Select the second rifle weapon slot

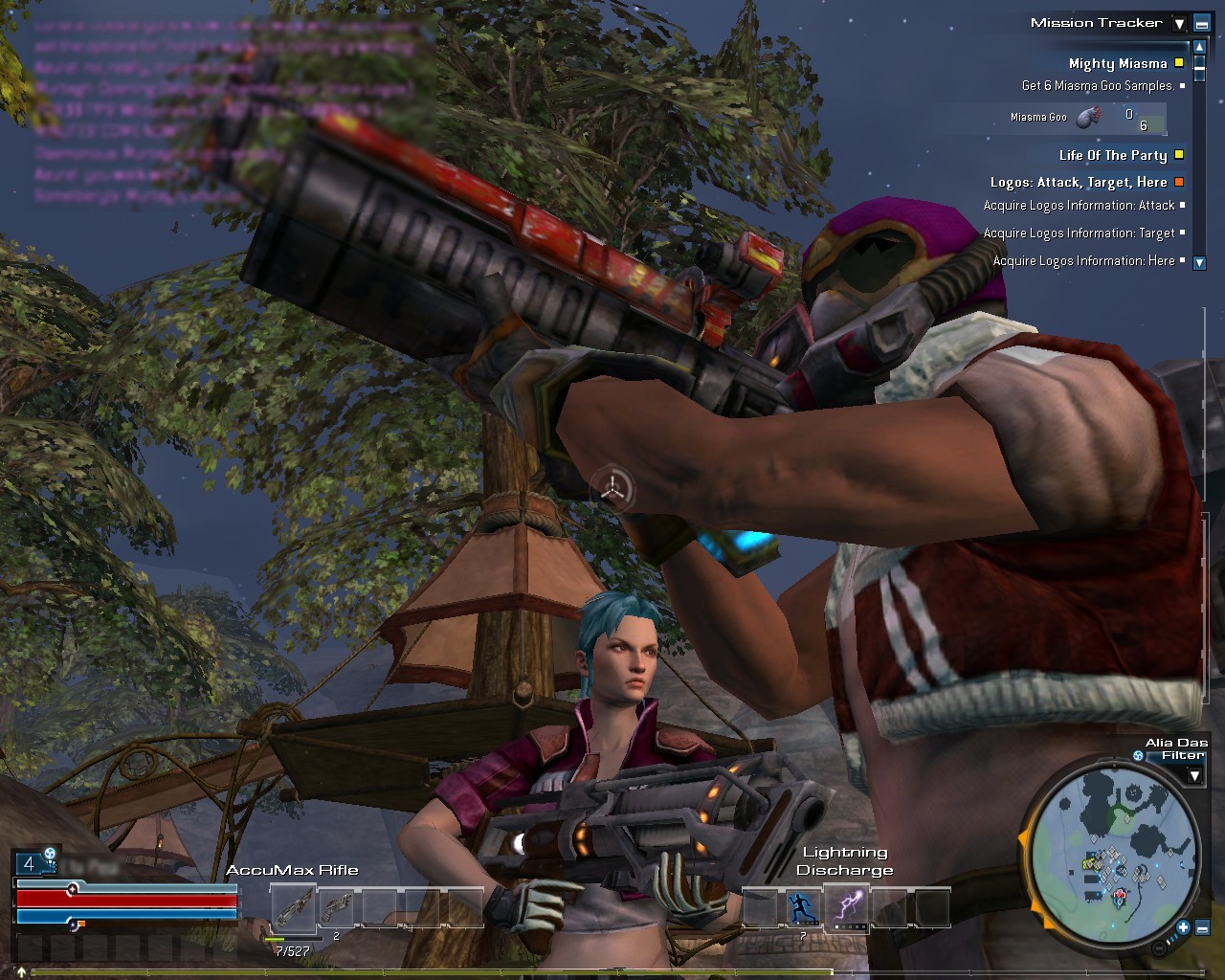[x=336, y=906]
